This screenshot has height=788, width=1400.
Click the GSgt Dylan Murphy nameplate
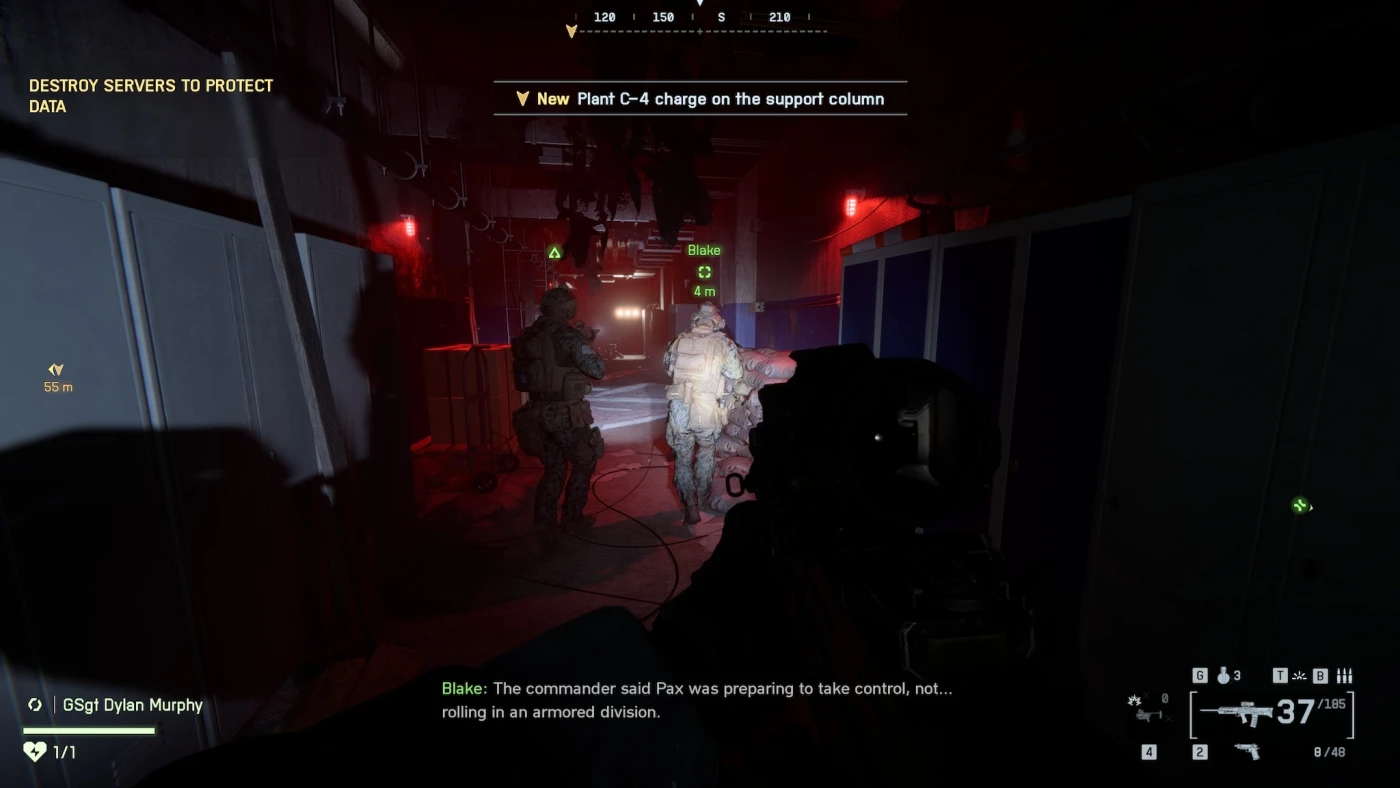click(x=132, y=705)
